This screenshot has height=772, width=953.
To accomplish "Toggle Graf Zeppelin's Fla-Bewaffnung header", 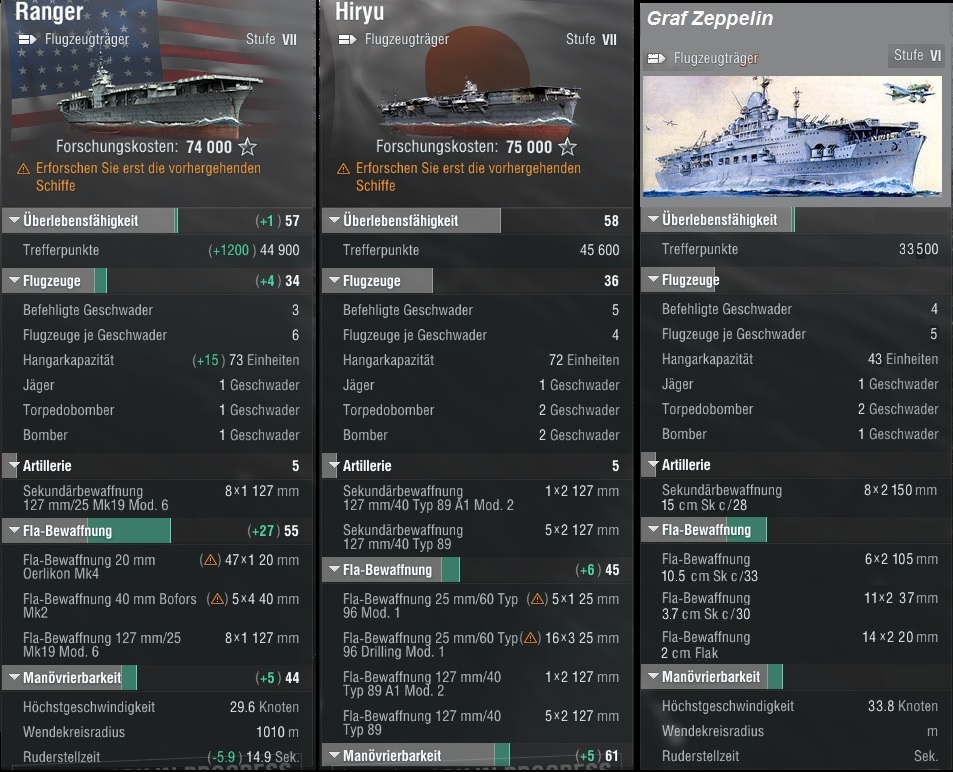I will [705, 529].
